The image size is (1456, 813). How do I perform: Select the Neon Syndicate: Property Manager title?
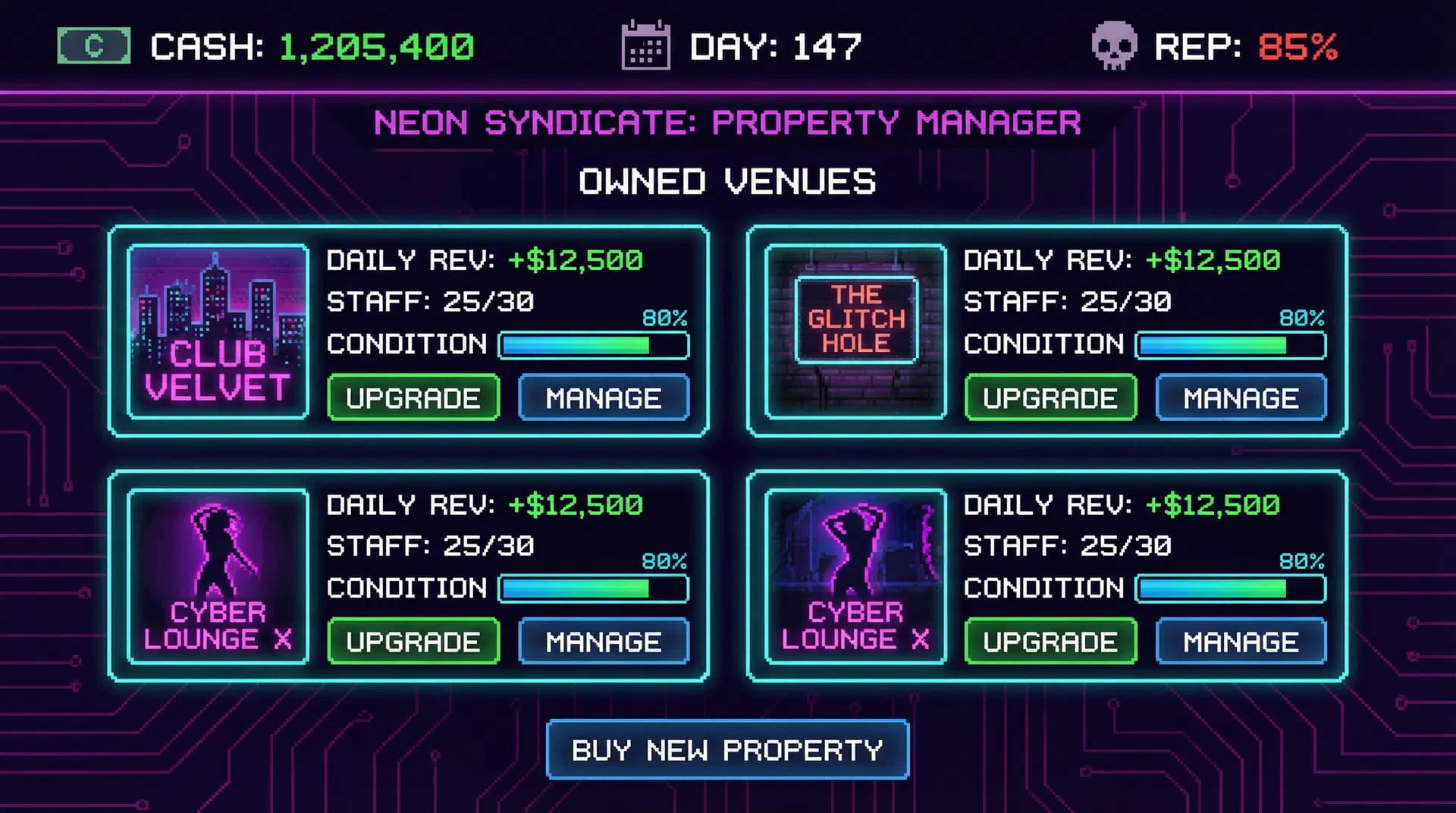pyautogui.click(x=726, y=122)
